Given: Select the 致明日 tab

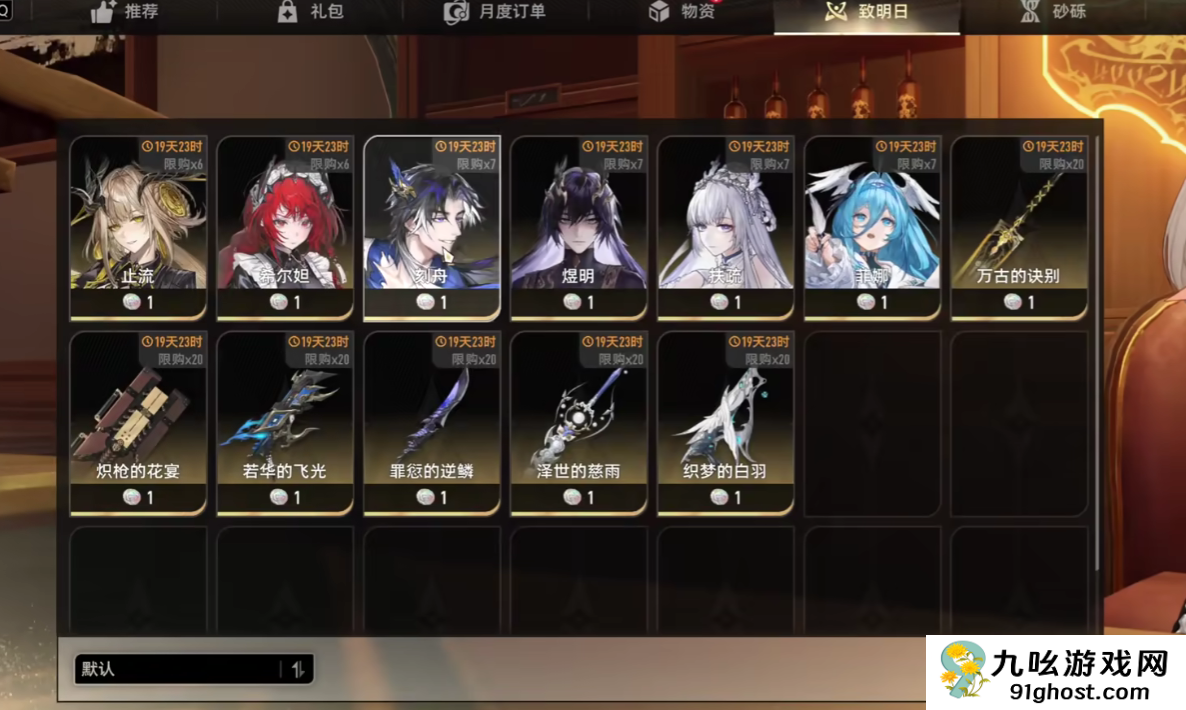Looking at the screenshot, I should 866,13.
